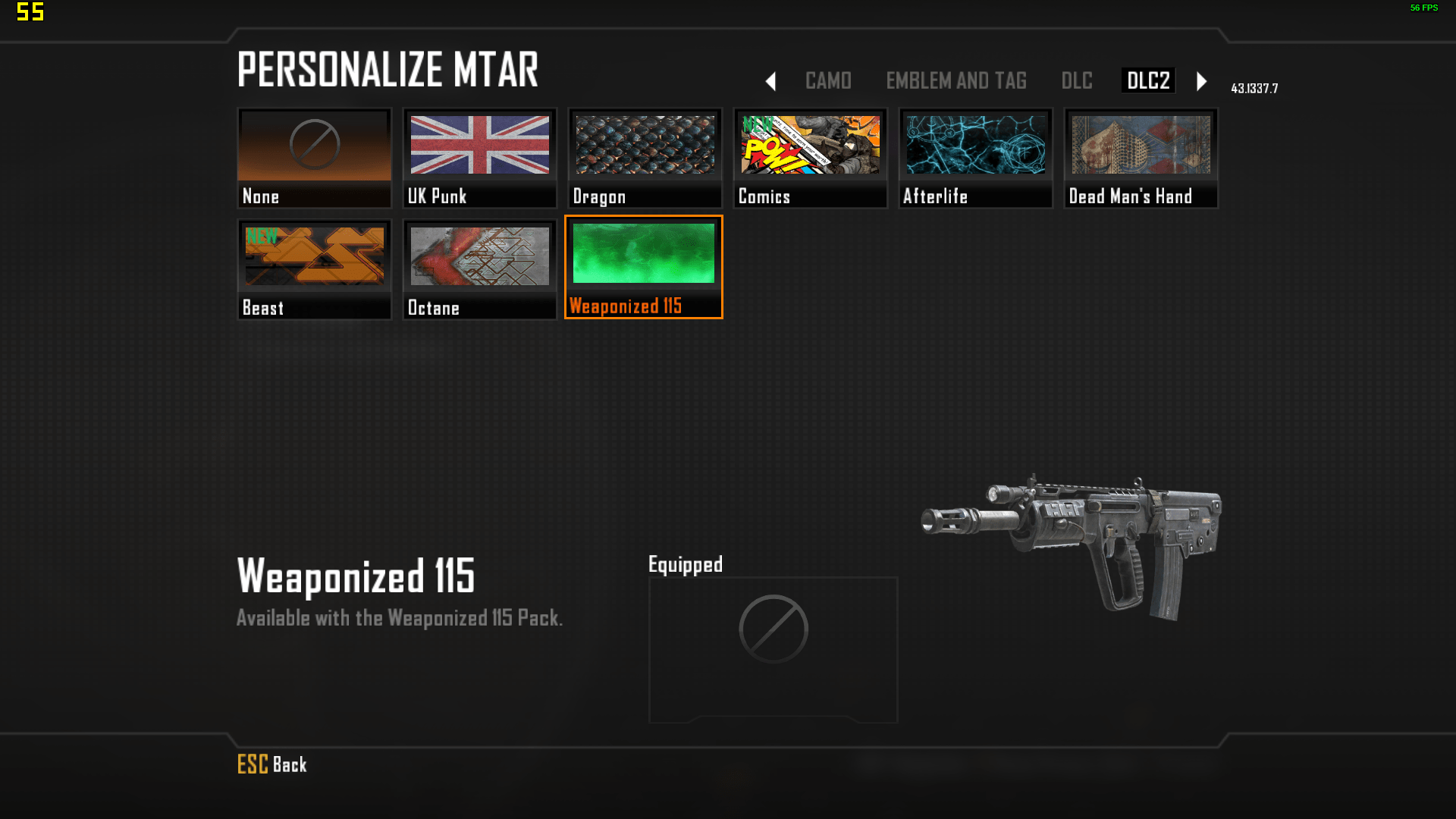The height and width of the screenshot is (819, 1456).
Task: Click the left arrow before the tabs
Action: [x=770, y=81]
